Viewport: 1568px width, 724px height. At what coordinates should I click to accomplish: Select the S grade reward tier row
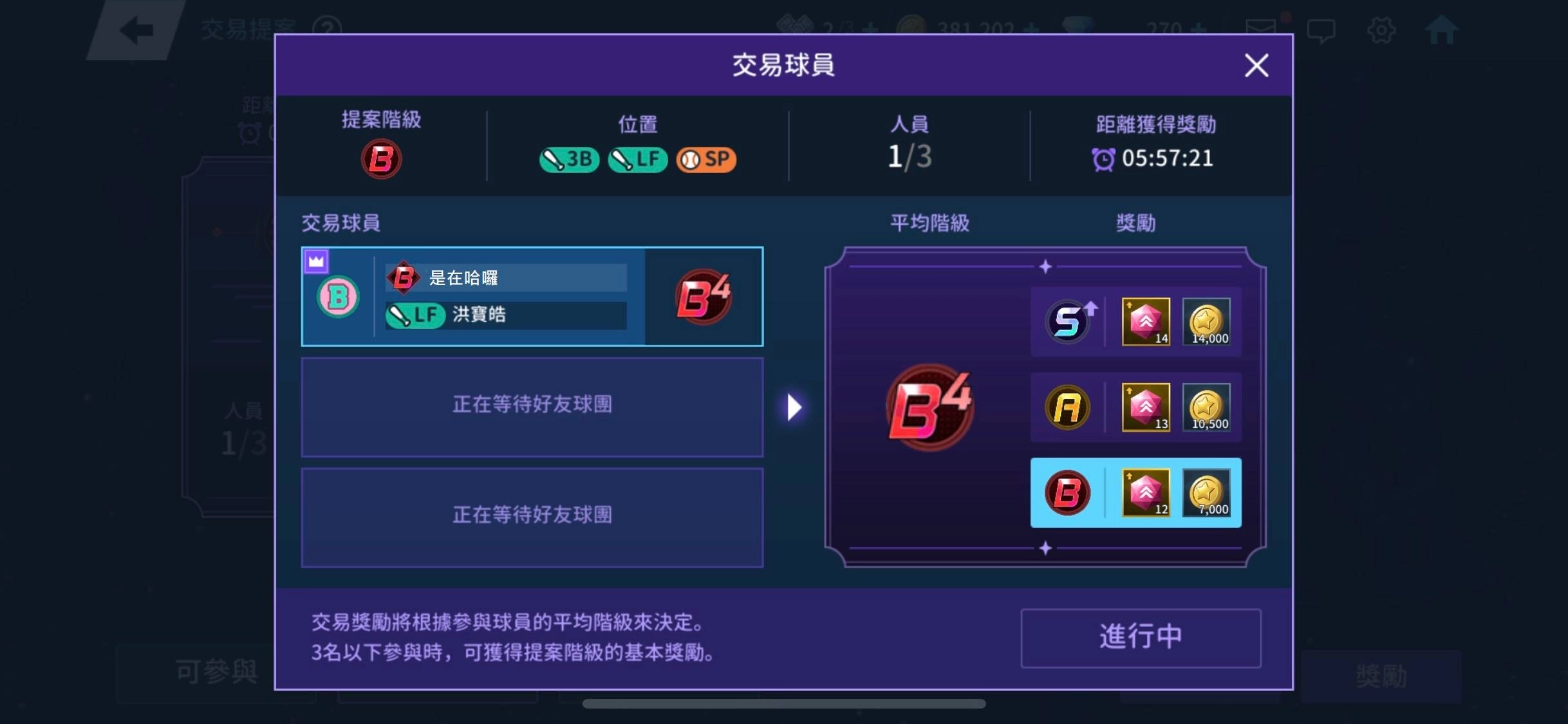[1135, 322]
